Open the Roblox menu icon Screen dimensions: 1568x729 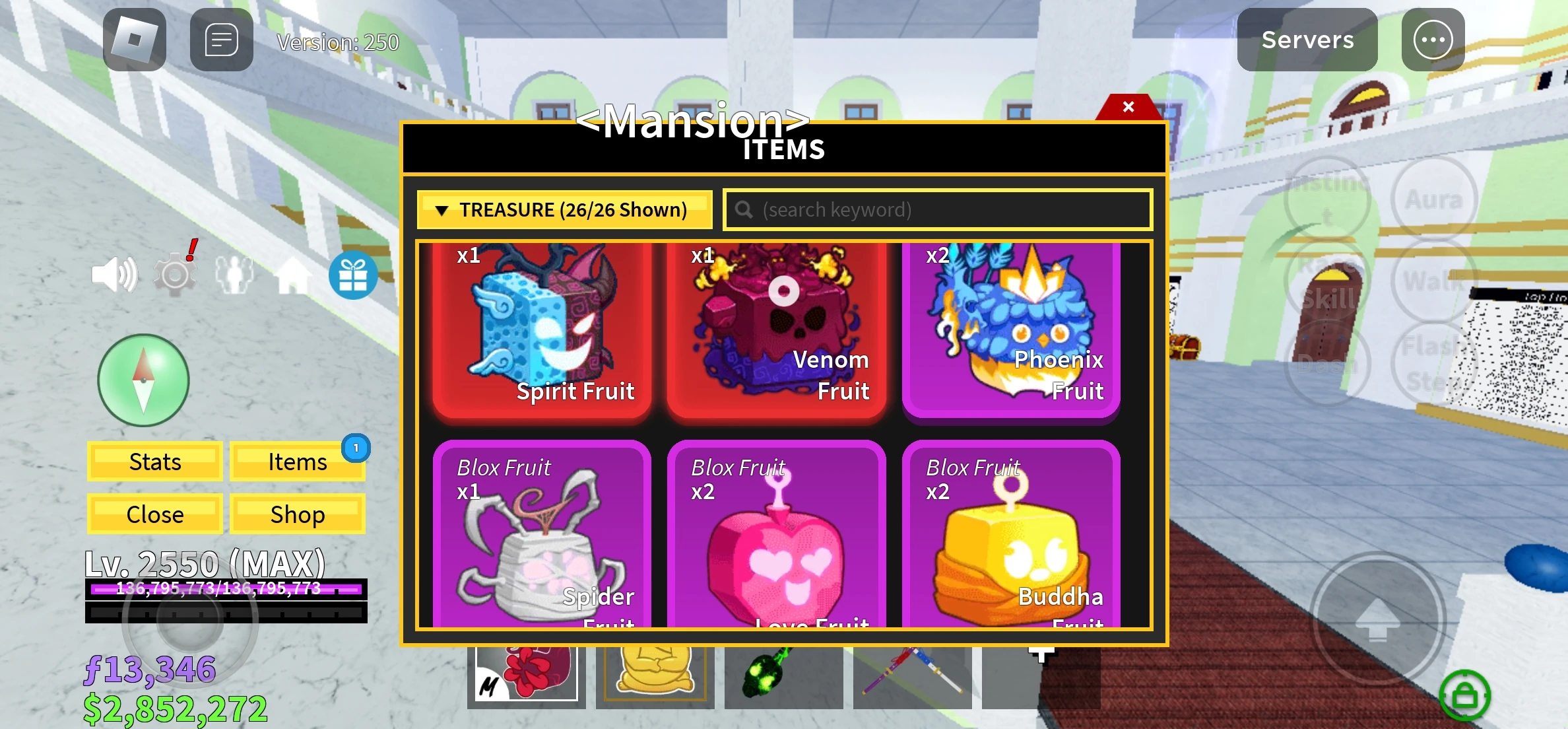coord(135,40)
